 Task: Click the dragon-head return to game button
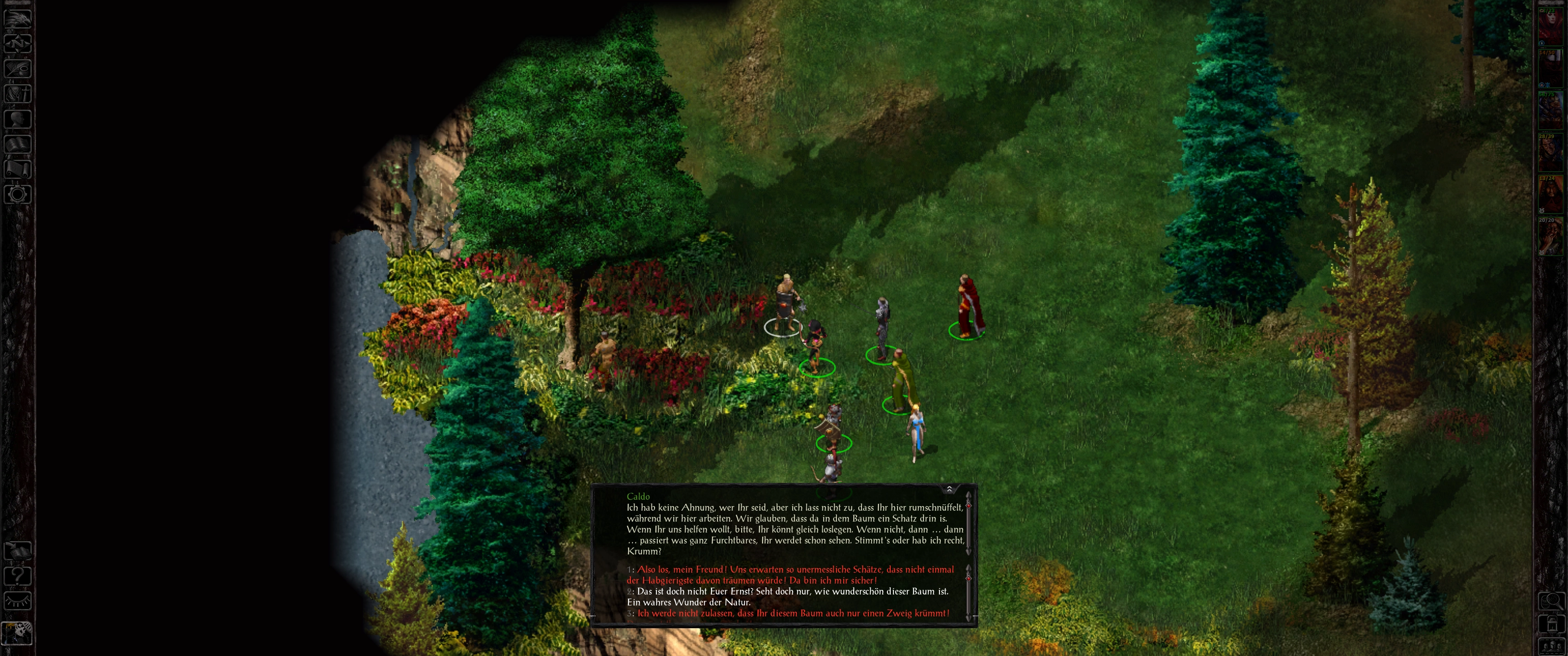click(18, 18)
